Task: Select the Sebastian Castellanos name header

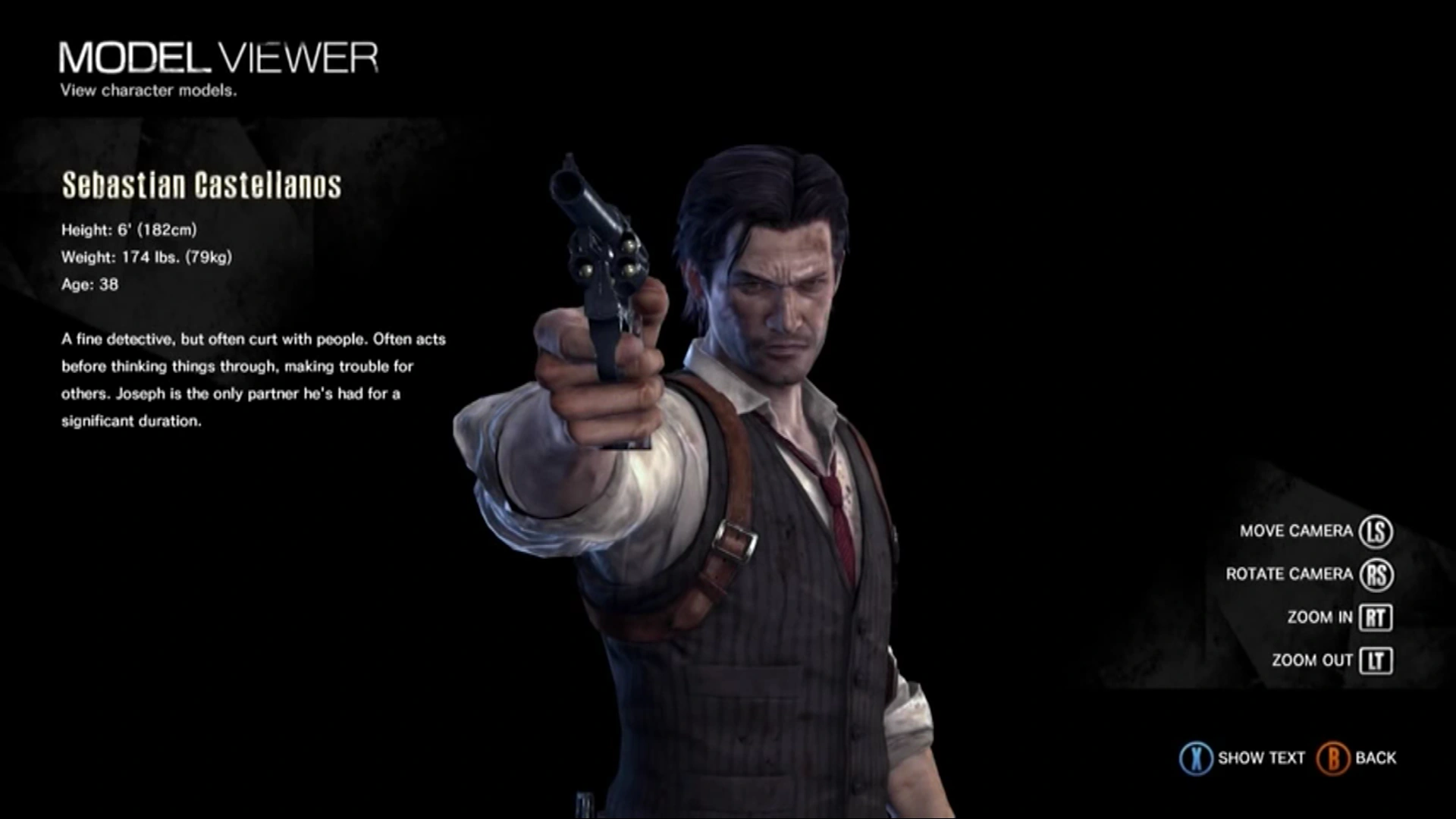Action: pyautogui.click(x=202, y=184)
